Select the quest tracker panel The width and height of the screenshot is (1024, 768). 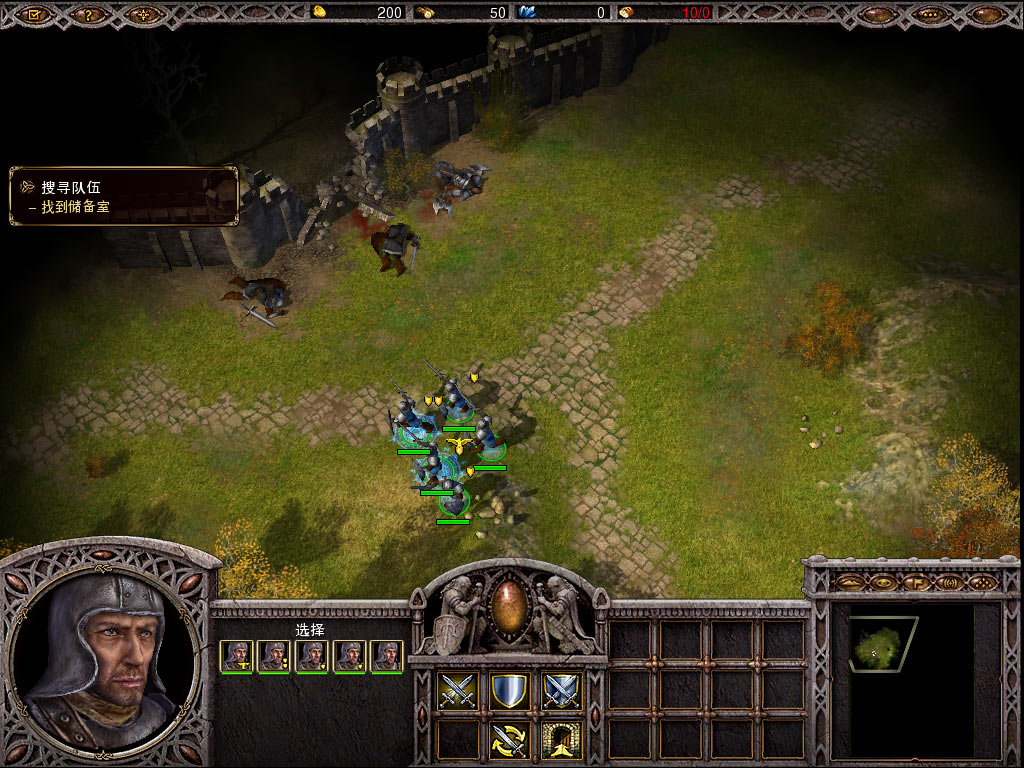coord(124,196)
